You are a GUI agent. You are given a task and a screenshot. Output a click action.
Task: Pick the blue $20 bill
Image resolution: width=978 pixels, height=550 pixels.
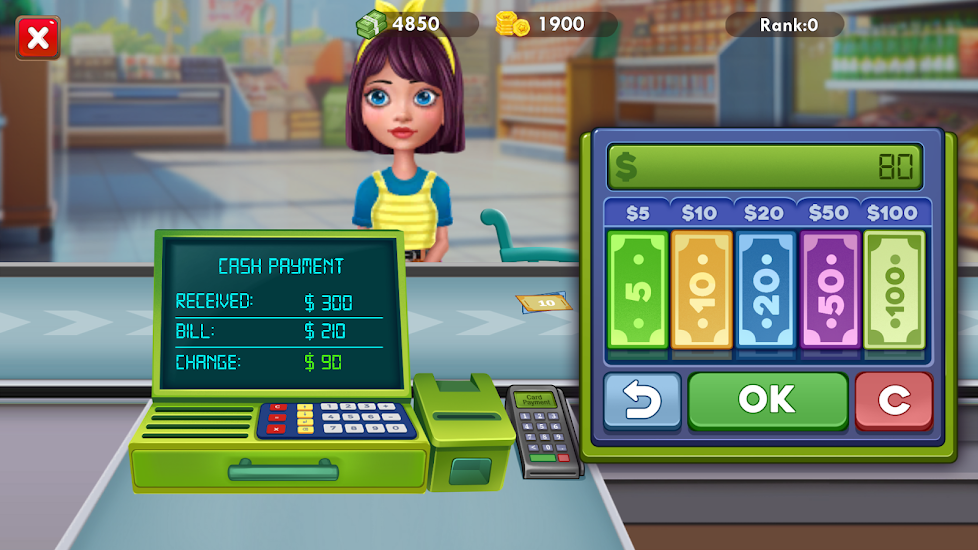pyautogui.click(x=766, y=290)
